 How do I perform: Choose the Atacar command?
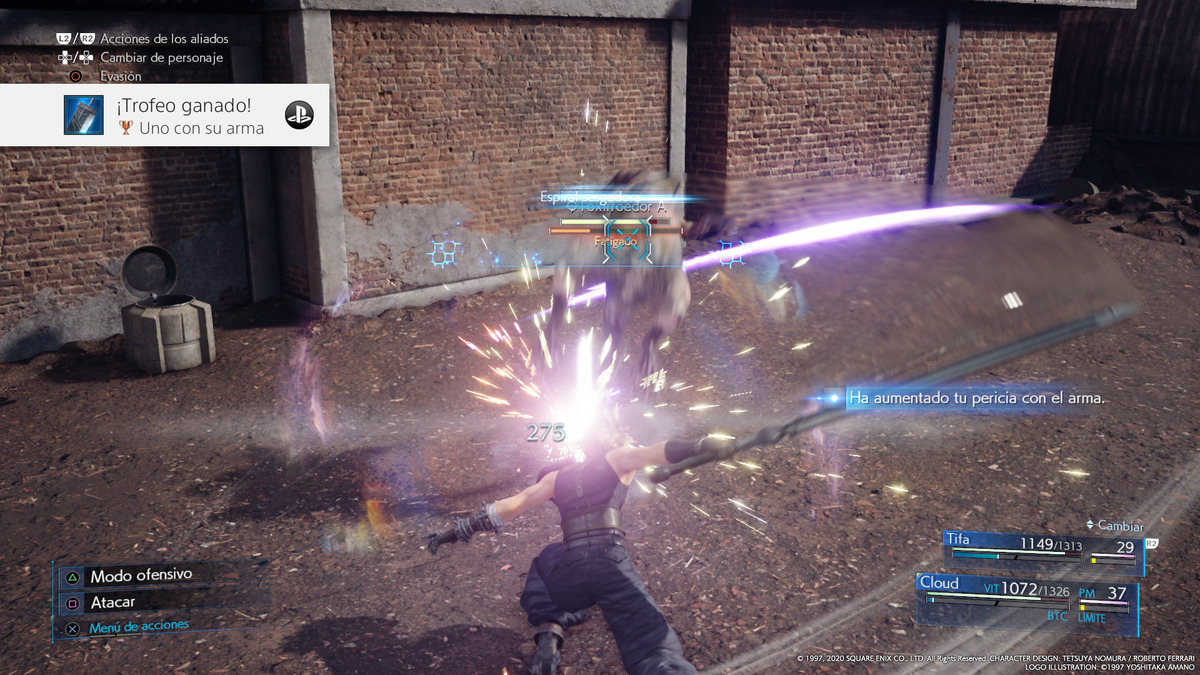tap(112, 603)
